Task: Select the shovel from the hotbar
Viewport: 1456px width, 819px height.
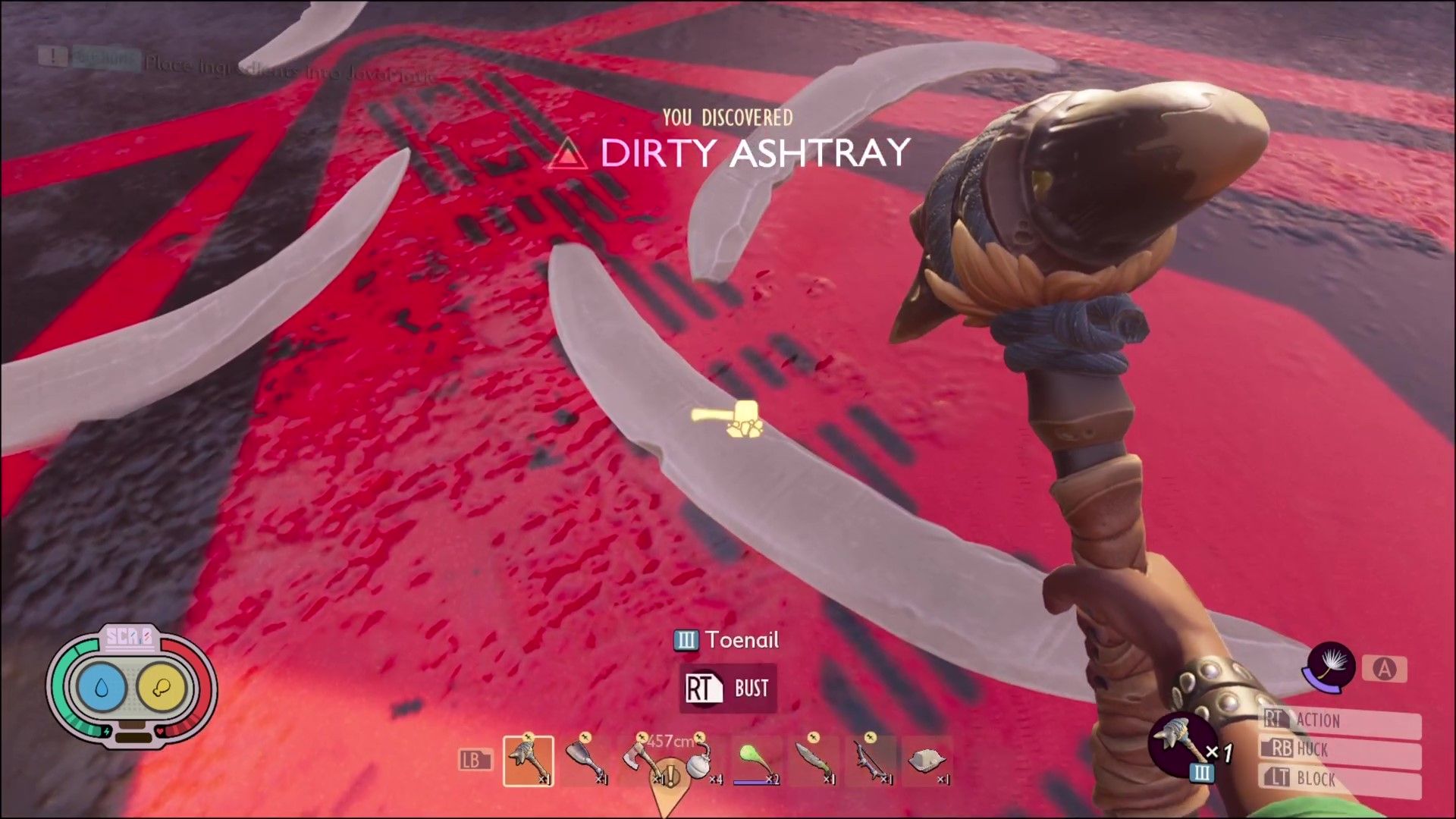Action: click(x=584, y=761)
